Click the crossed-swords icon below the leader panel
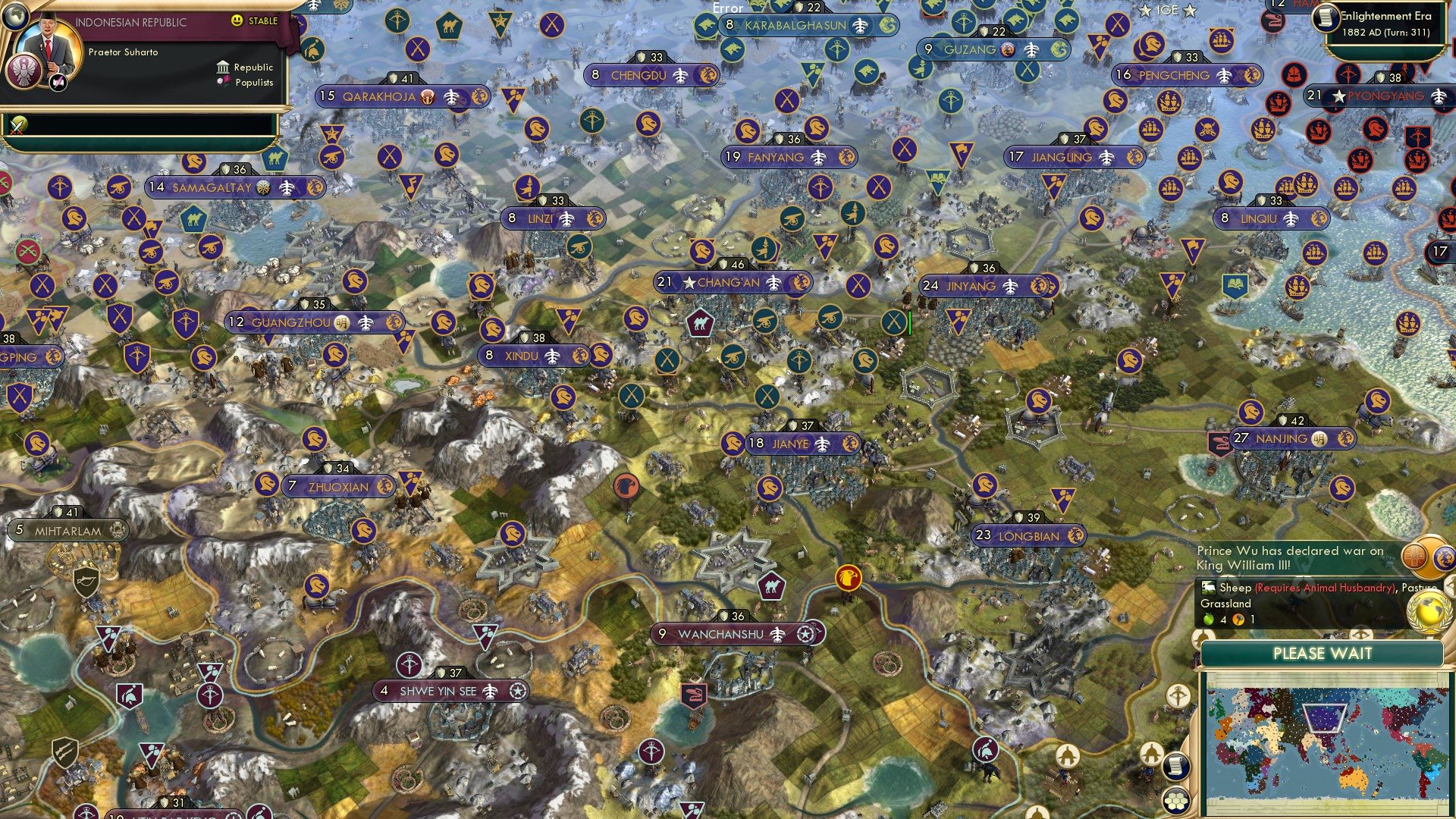 point(15,123)
